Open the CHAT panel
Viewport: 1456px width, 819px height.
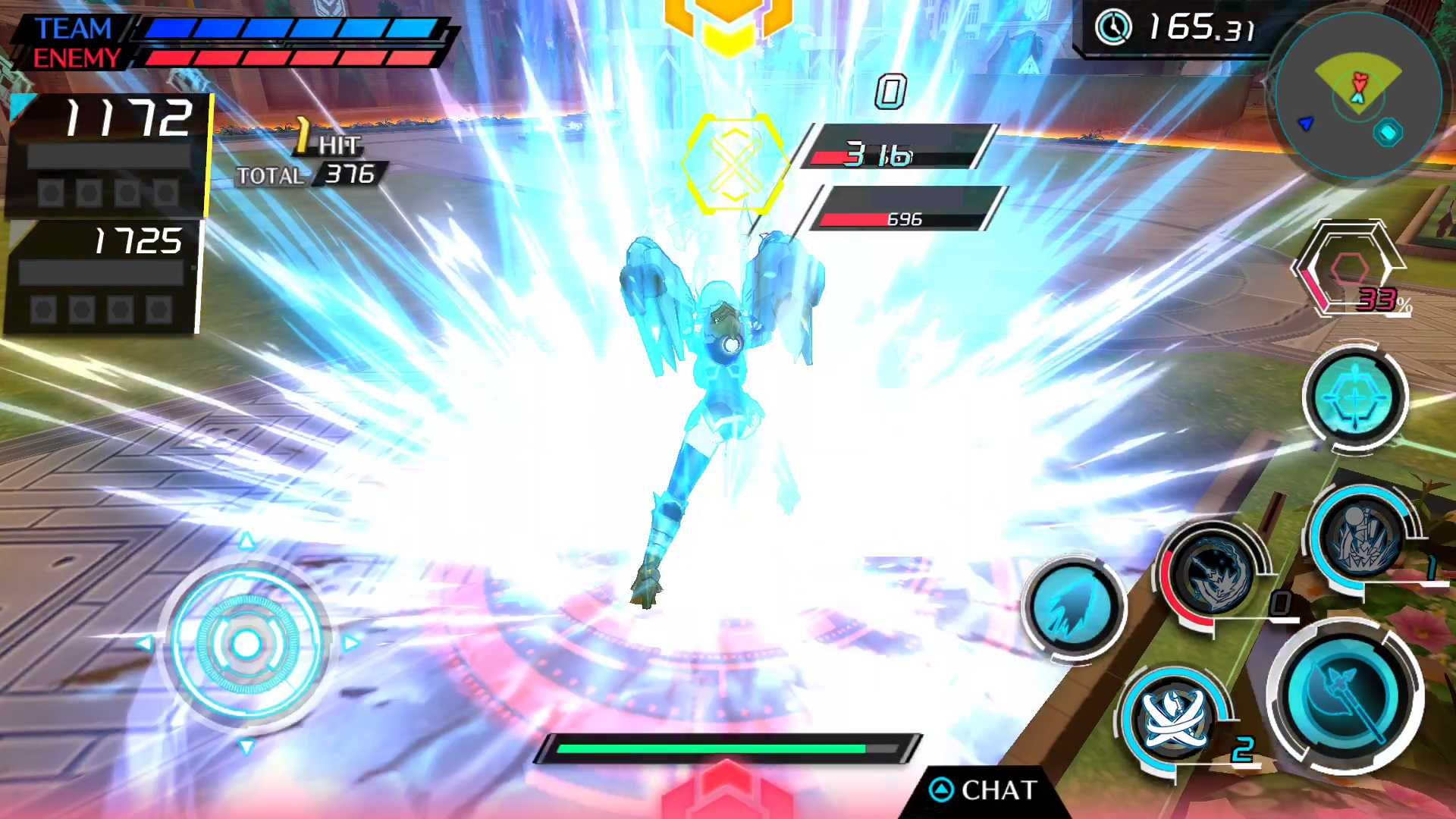(984, 790)
